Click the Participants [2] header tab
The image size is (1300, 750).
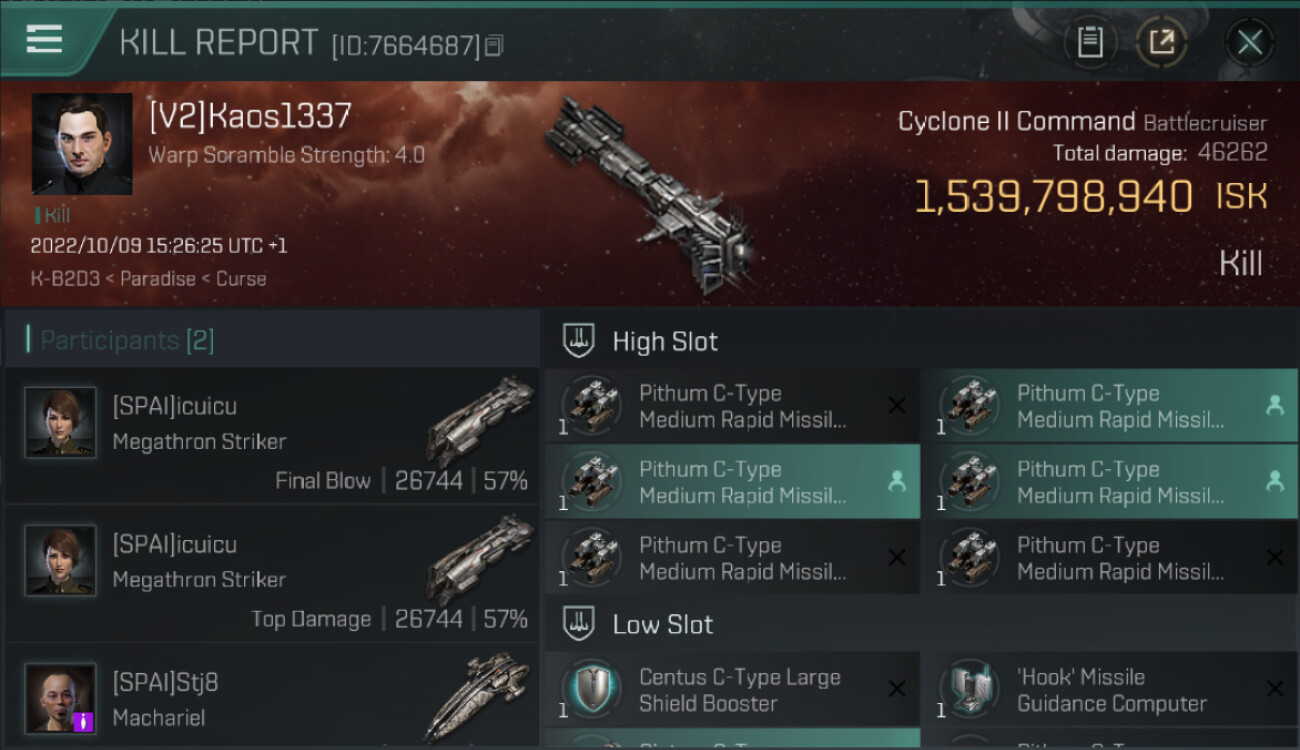click(127, 340)
